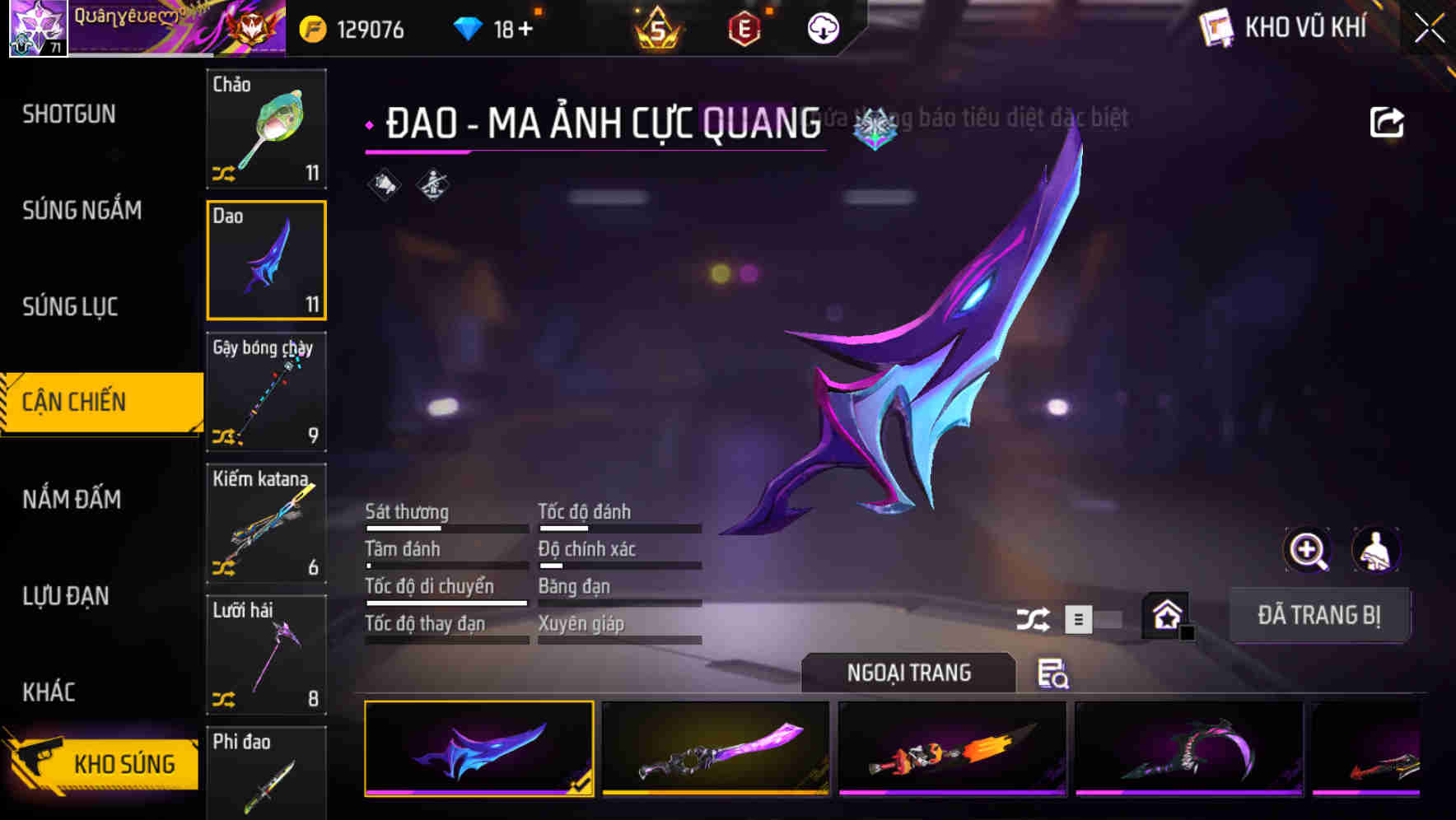Screen dimensions: 1456x820
Task: Open the weapon preview zoom magnifier
Action: click(x=1307, y=550)
